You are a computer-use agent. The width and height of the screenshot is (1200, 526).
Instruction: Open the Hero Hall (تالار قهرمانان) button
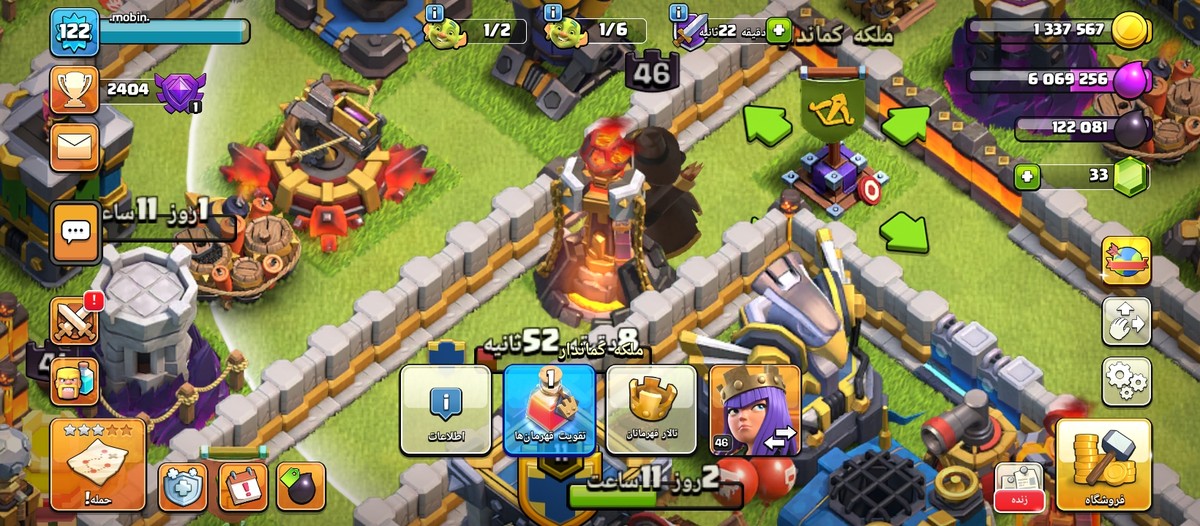point(652,410)
